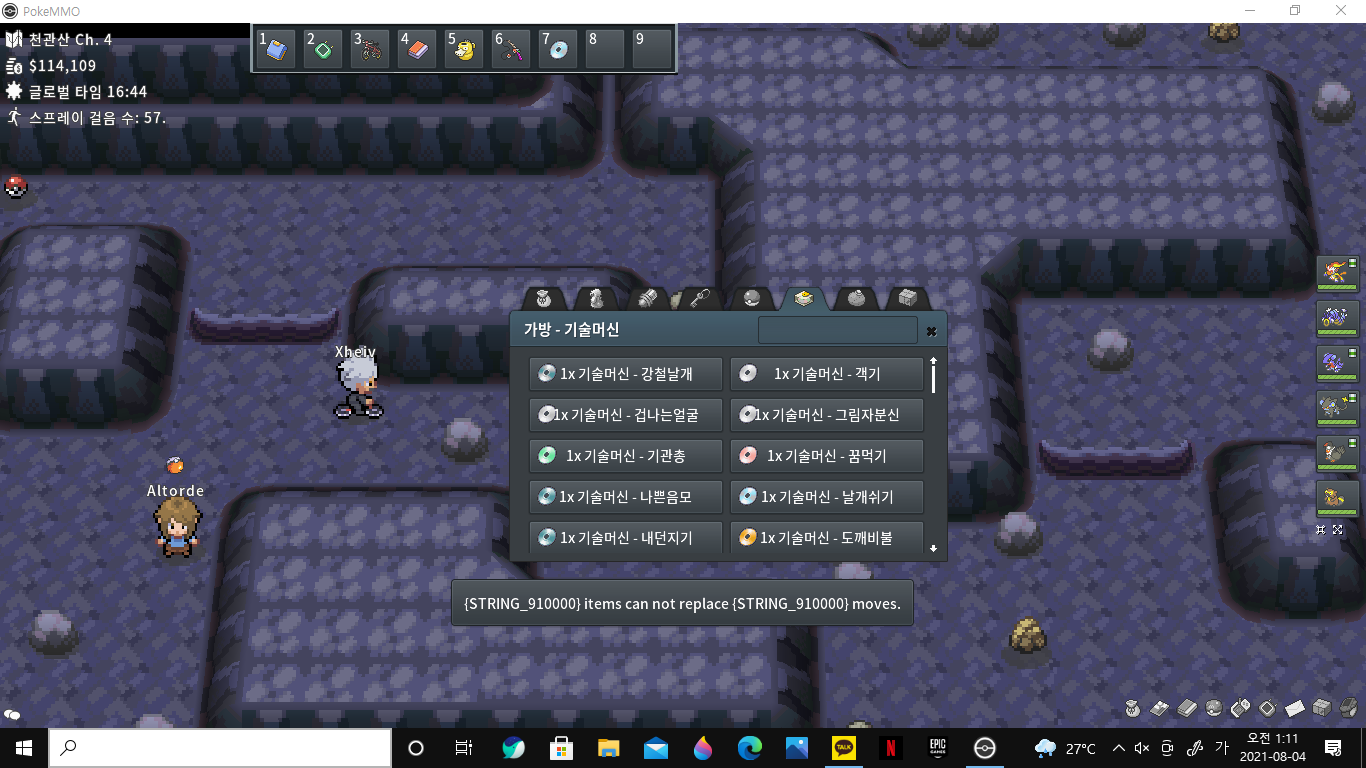The image size is (1366, 768).
Task: Switch to the money pouch bag tab
Action: (543, 298)
